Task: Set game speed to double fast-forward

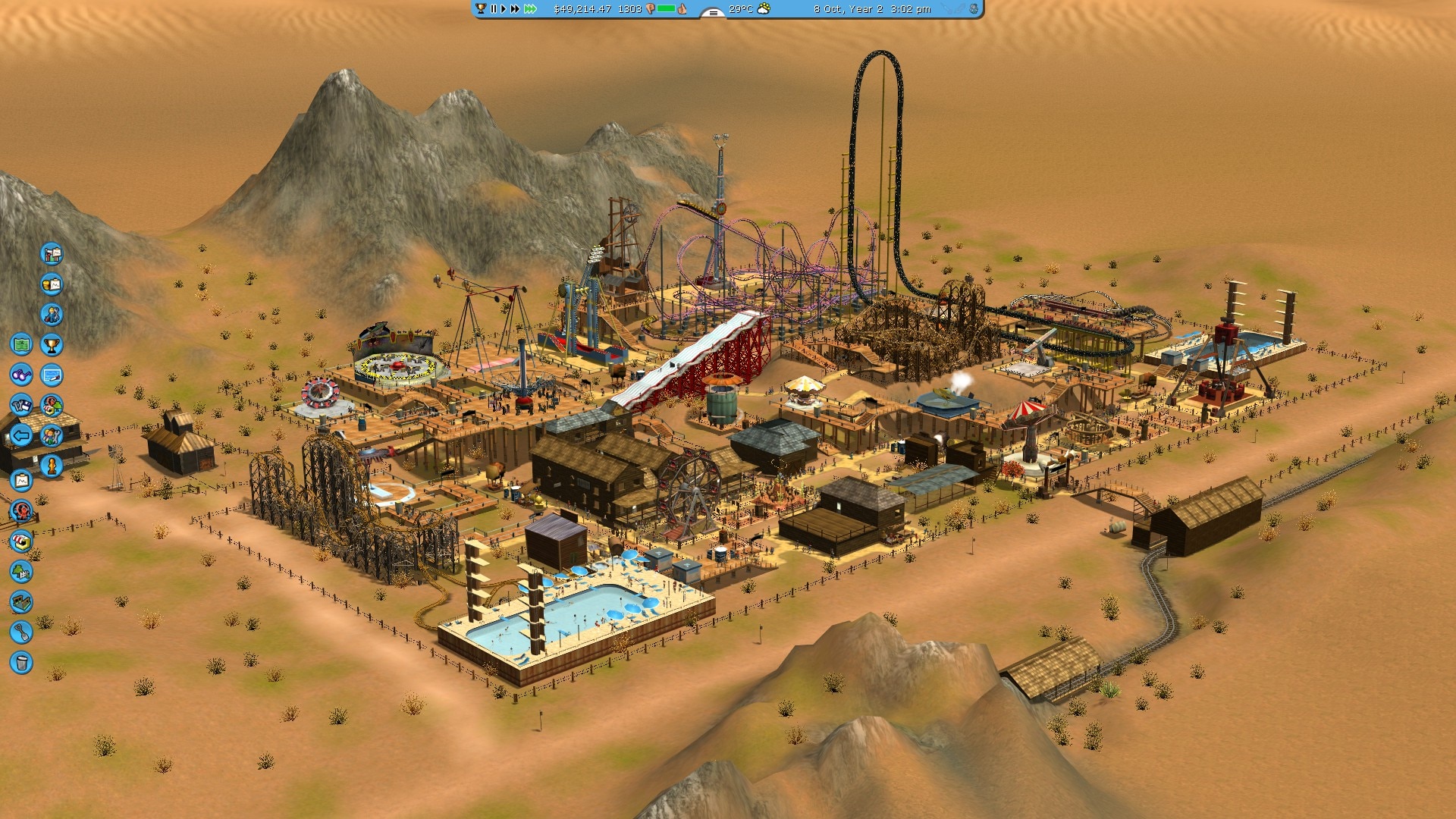Action: click(x=516, y=9)
